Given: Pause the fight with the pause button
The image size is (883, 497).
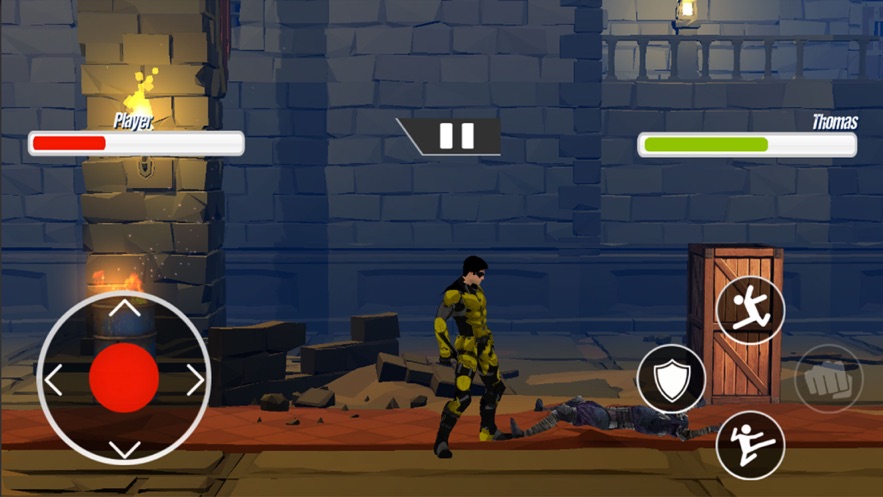Looking at the screenshot, I should pyautogui.click(x=456, y=136).
